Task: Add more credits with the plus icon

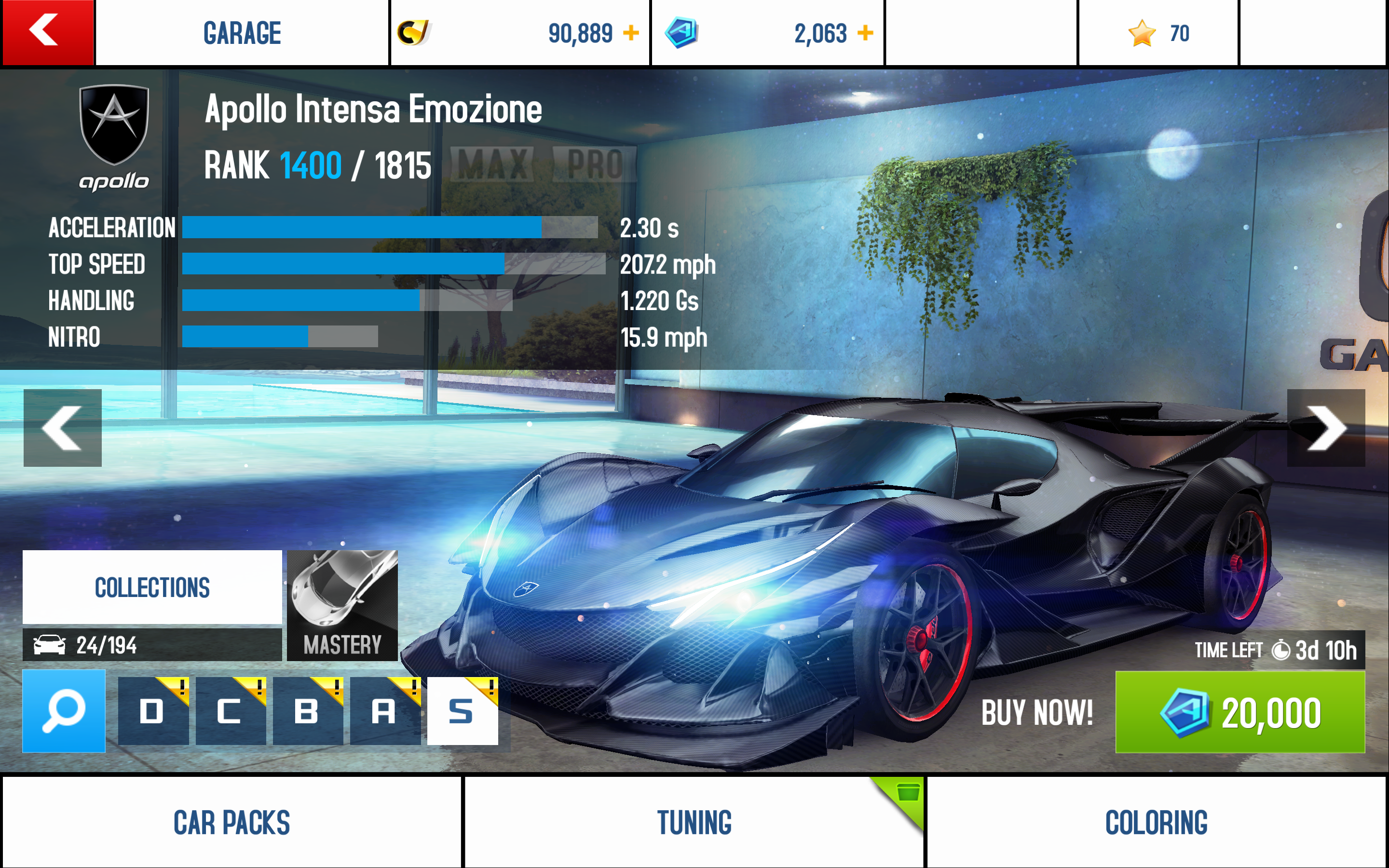Action: tap(631, 33)
